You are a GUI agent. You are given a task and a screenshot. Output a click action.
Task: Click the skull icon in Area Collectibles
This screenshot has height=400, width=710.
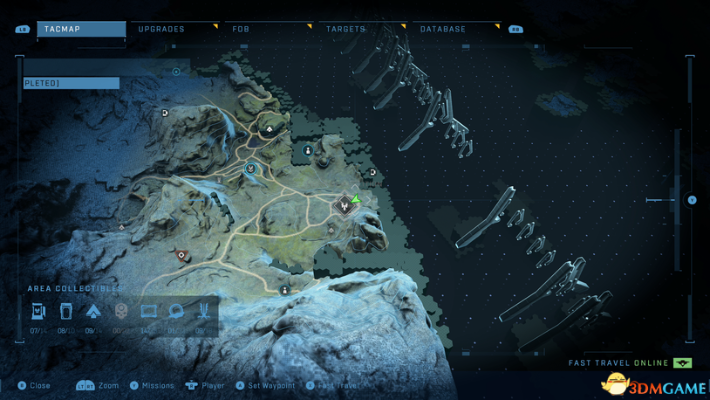coord(121,312)
